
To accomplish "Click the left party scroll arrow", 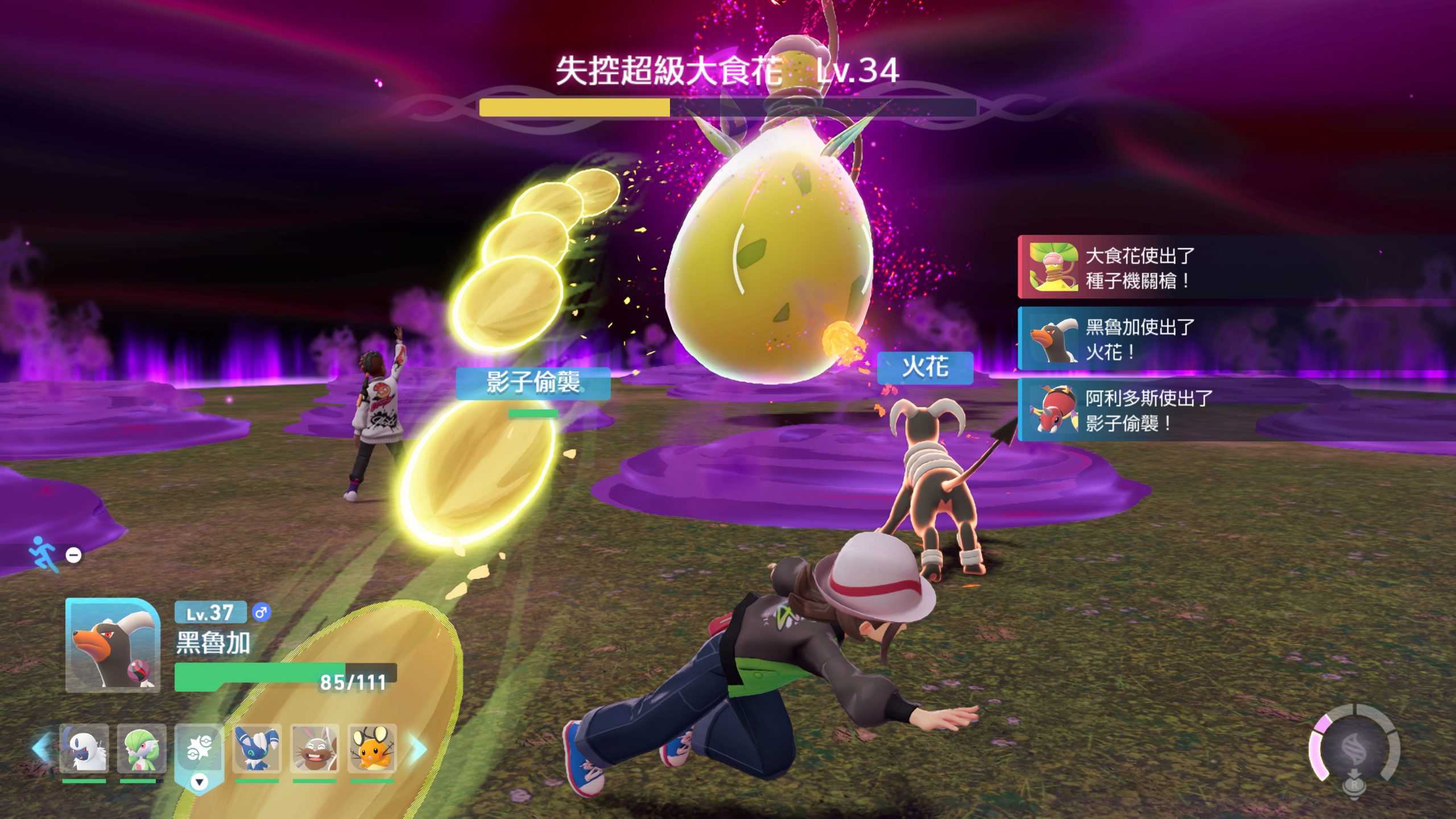I will click(41, 748).
